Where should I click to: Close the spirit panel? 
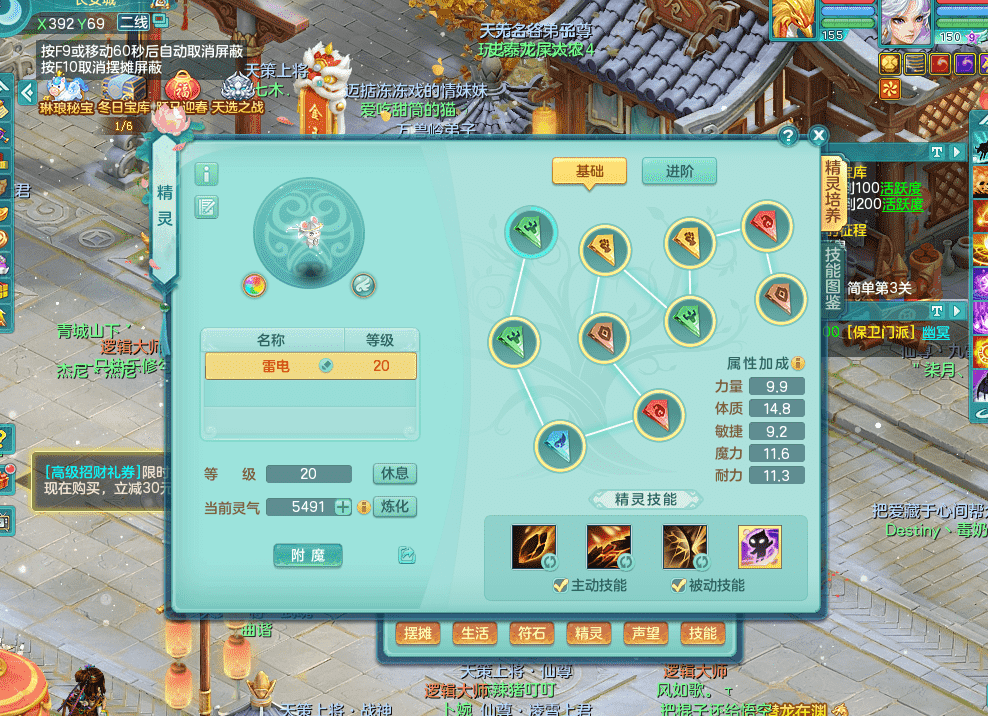click(x=818, y=136)
